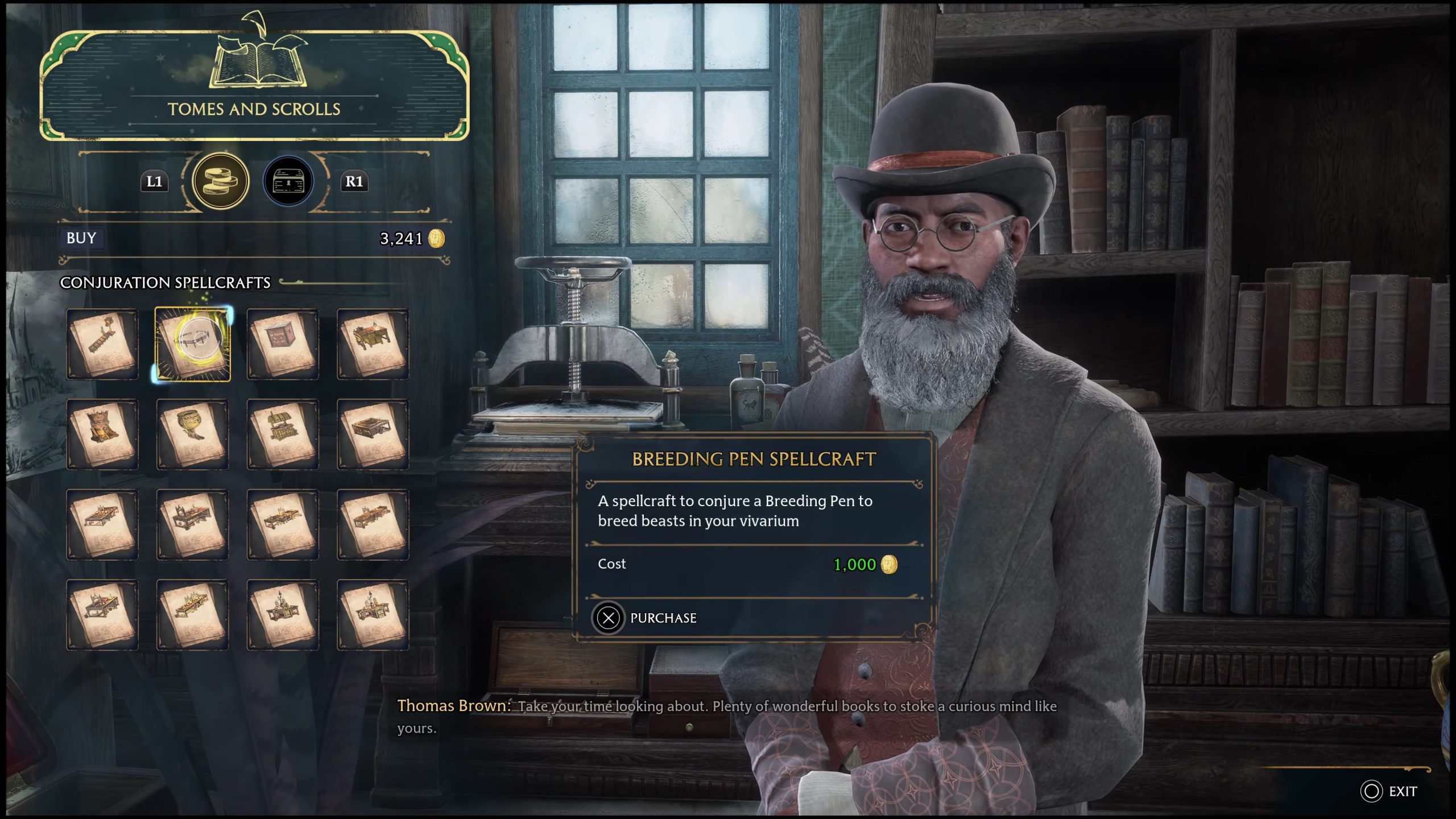Select the pink cube box spellcraft

coord(283,344)
